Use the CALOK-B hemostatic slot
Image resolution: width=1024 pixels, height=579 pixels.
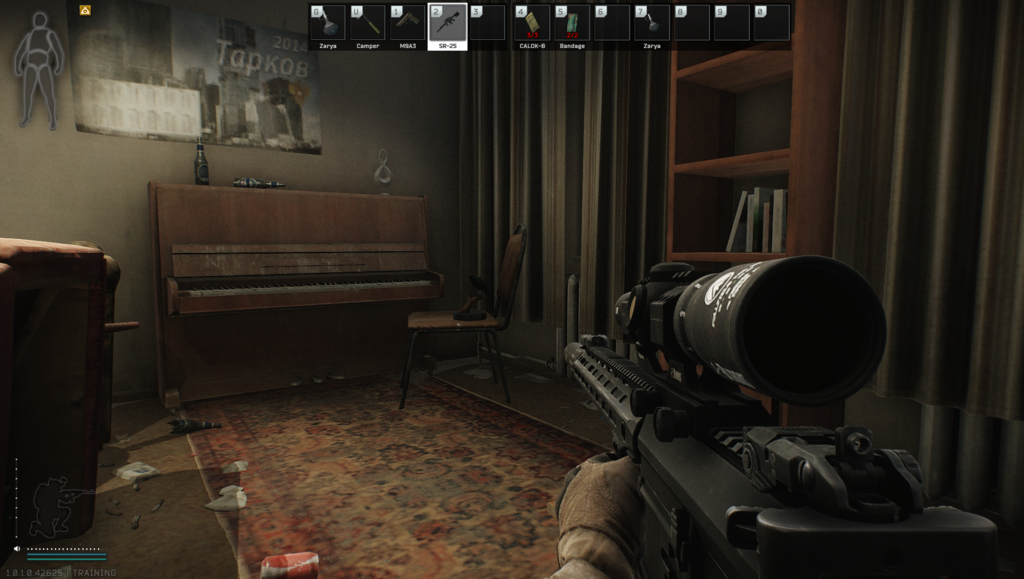pos(531,23)
